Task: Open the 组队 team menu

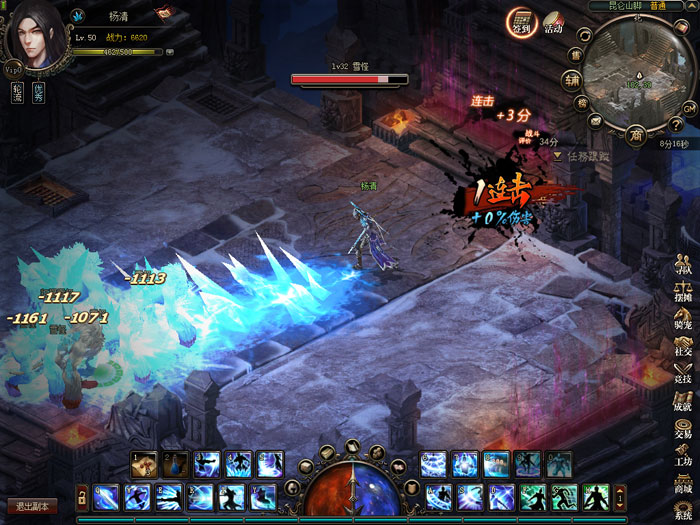Action: click(683, 265)
